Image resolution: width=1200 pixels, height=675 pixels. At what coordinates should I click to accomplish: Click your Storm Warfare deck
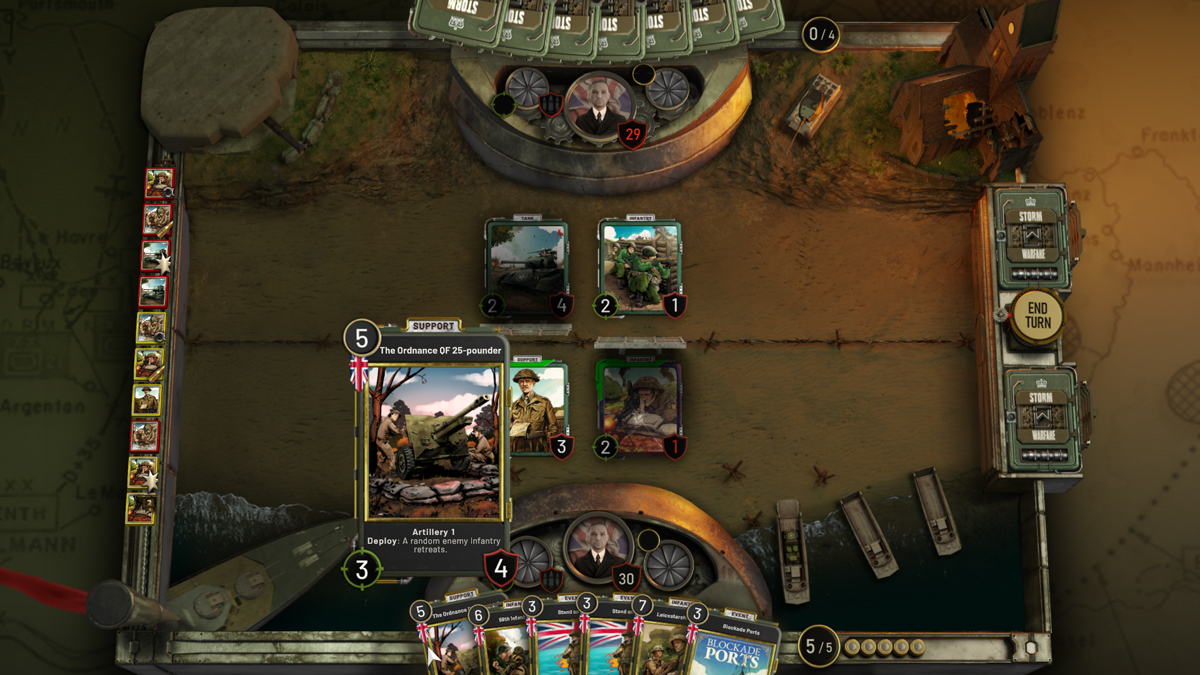tap(1040, 419)
